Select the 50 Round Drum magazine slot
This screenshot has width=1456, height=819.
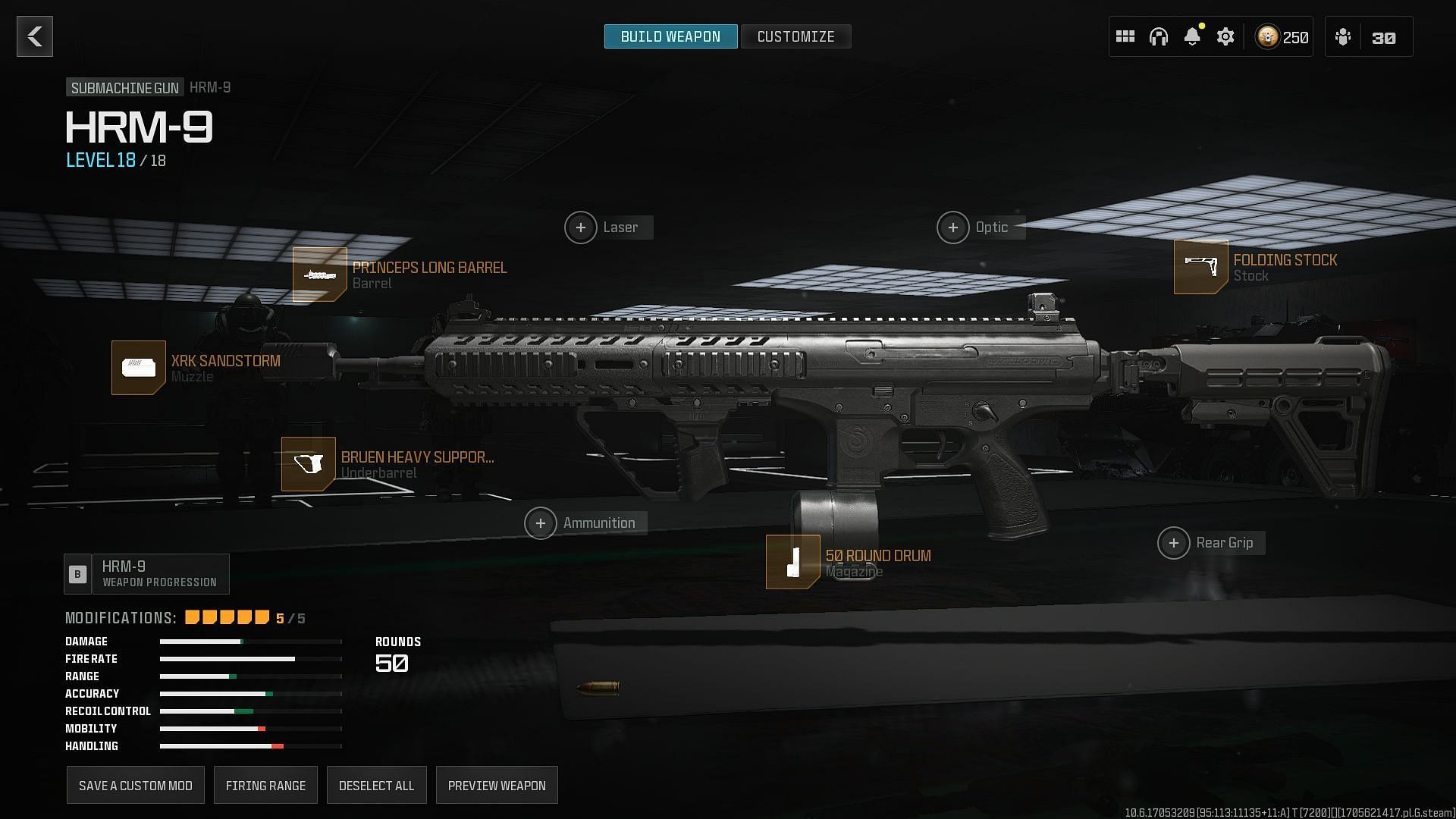[793, 562]
